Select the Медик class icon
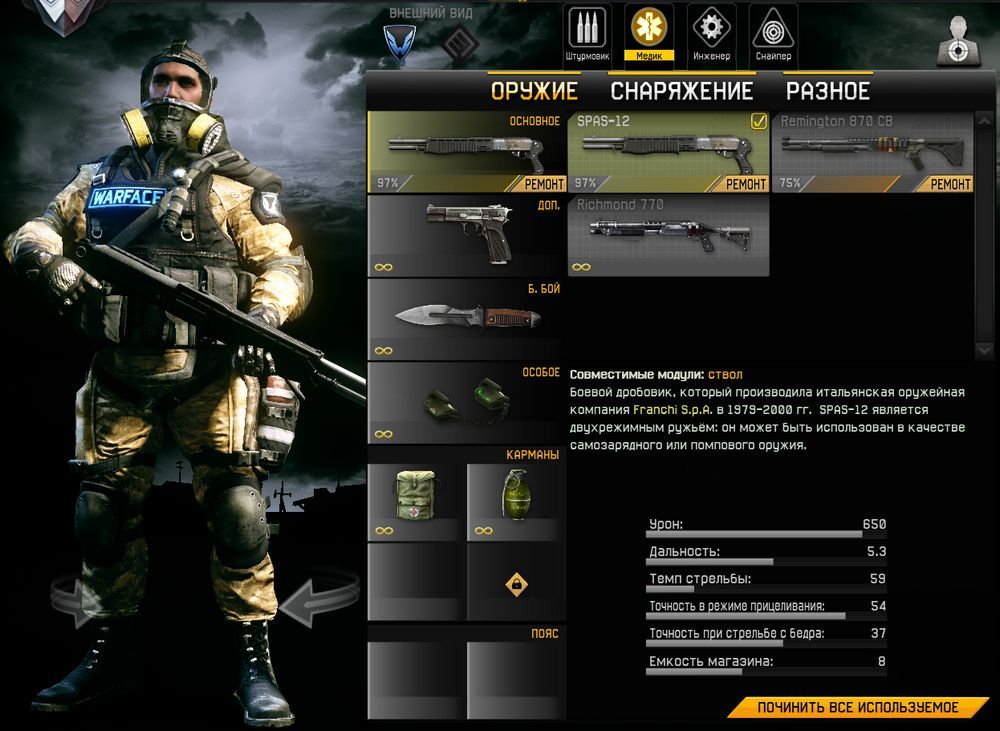The width and height of the screenshot is (1000, 731). 649,32
